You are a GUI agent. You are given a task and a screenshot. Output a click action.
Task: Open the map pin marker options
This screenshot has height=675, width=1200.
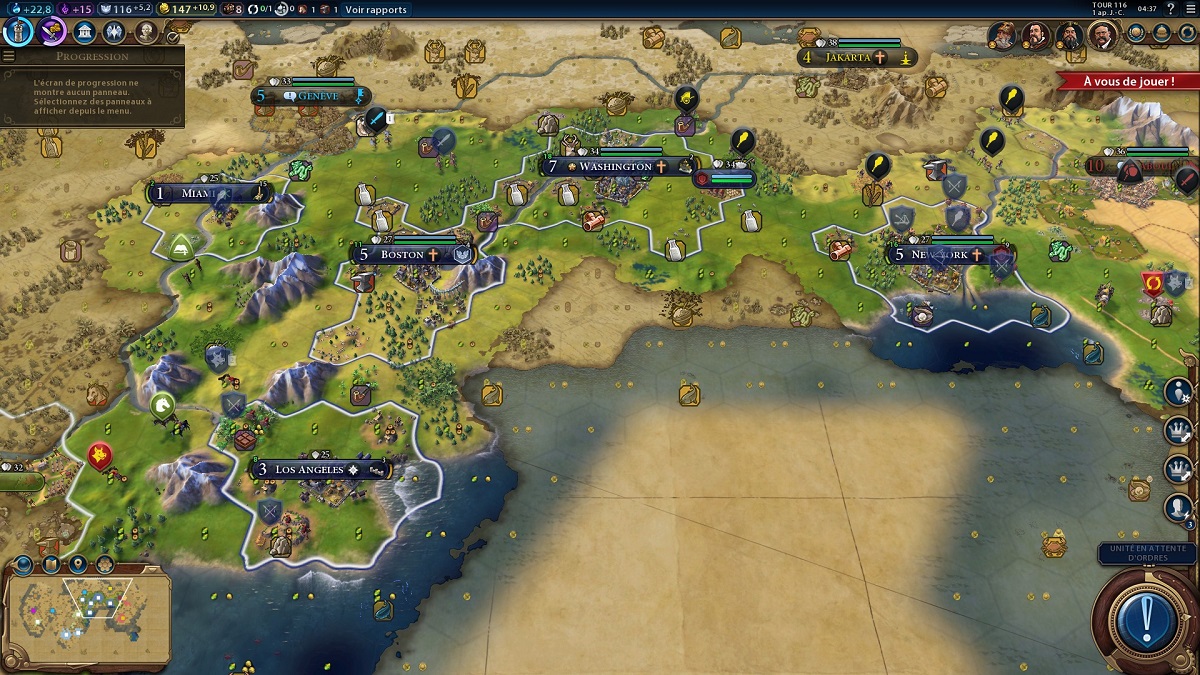(x=77, y=566)
